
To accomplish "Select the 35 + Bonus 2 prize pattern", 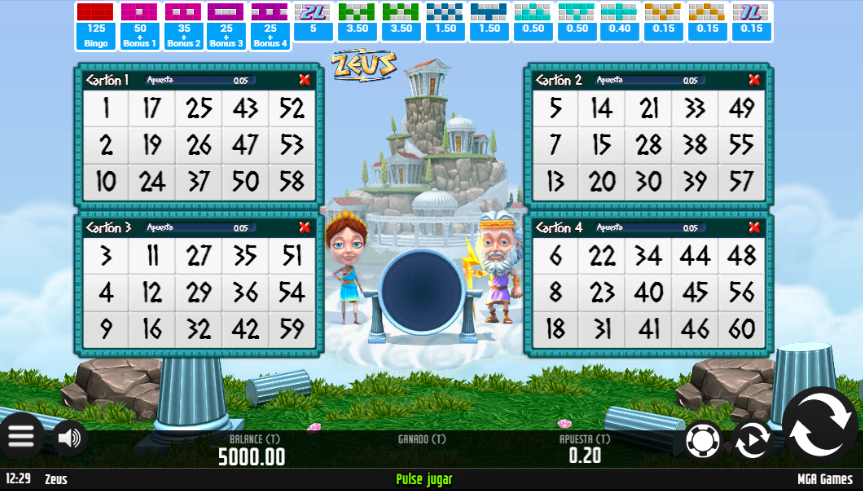I will [183, 26].
